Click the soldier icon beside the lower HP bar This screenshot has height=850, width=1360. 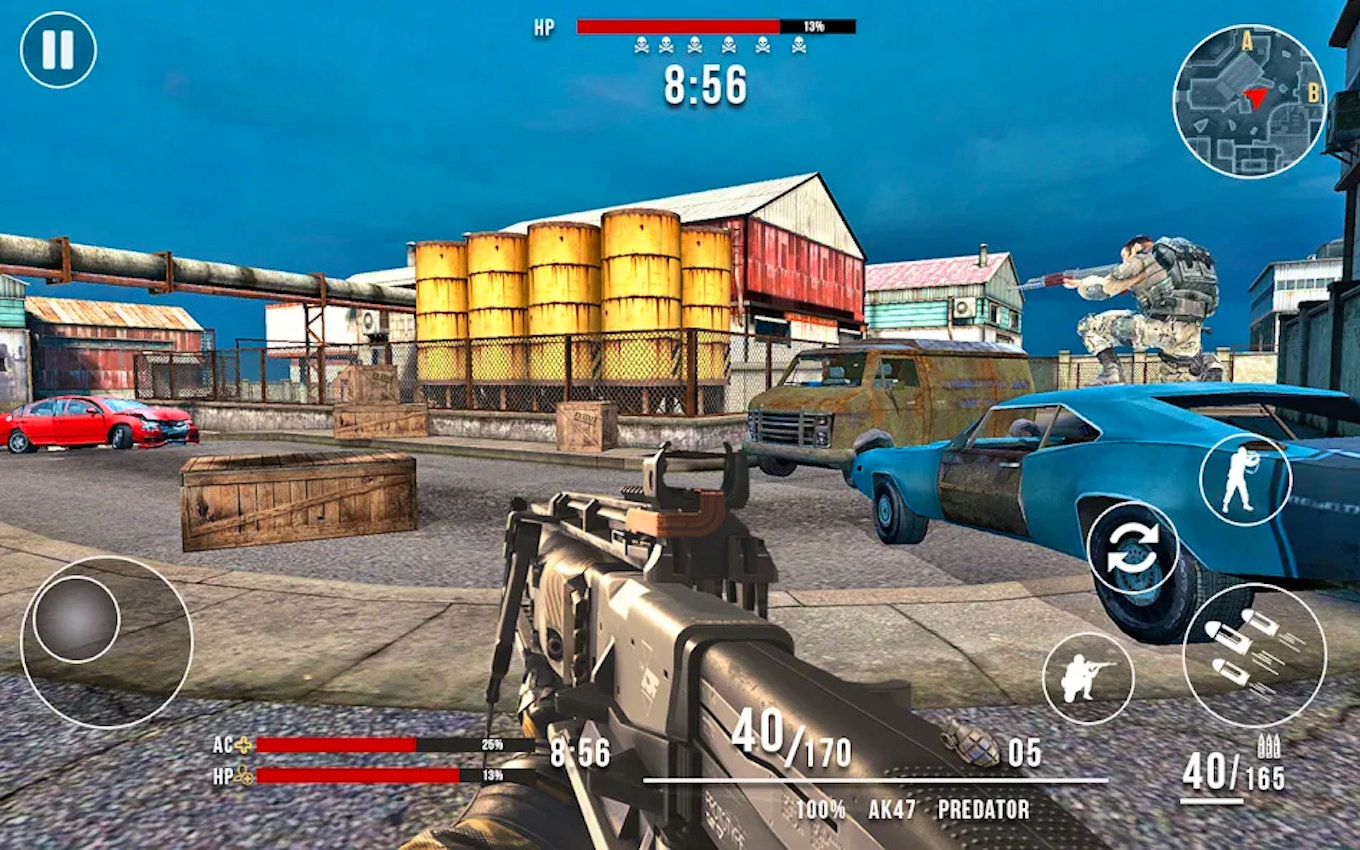pyautogui.click(x=243, y=775)
